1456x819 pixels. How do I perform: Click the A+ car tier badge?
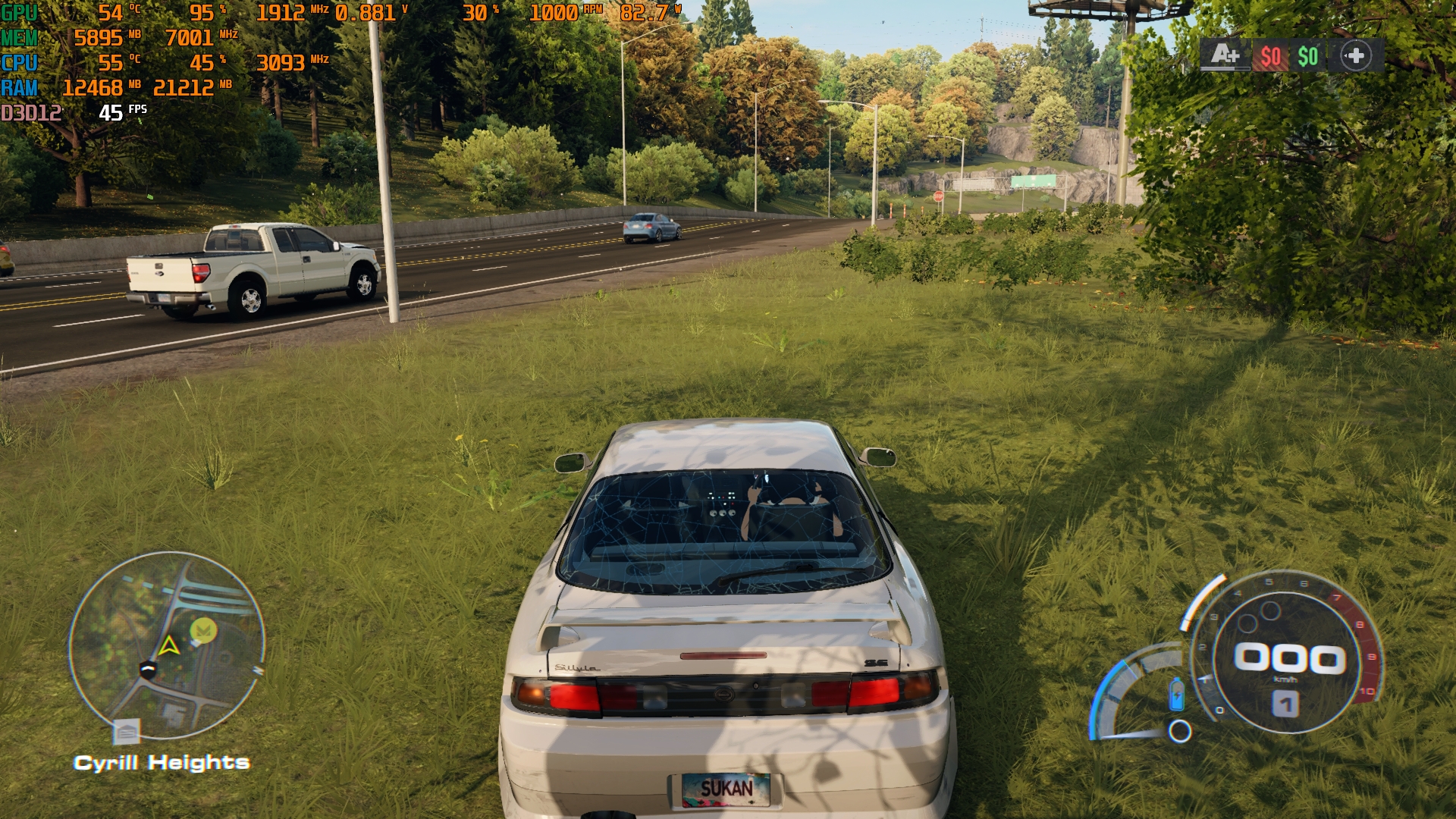coord(1225,55)
